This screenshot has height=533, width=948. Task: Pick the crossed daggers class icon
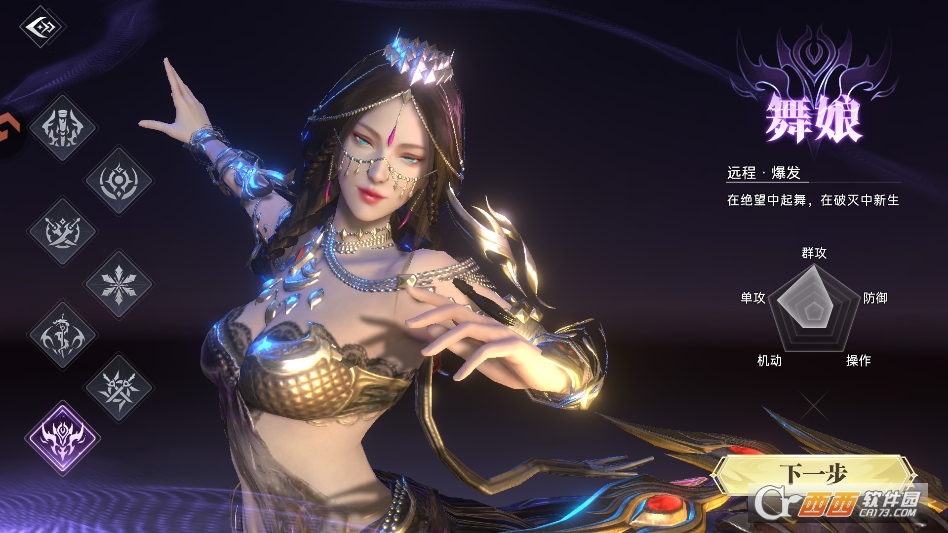pyautogui.click(x=63, y=231)
